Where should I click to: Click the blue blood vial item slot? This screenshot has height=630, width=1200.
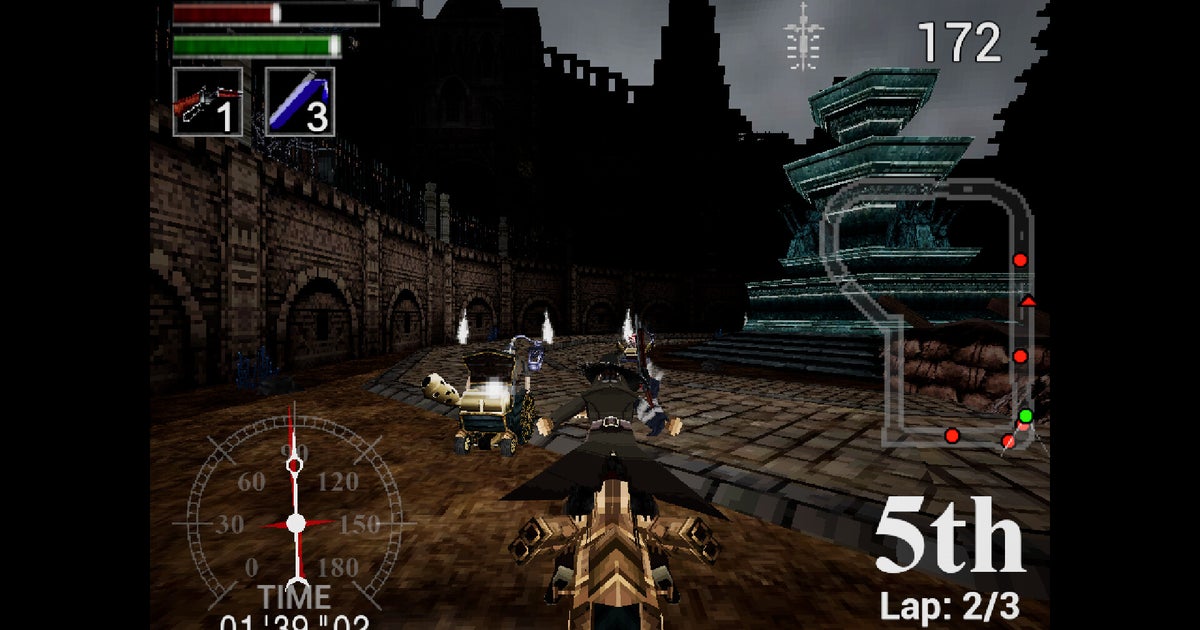300,102
